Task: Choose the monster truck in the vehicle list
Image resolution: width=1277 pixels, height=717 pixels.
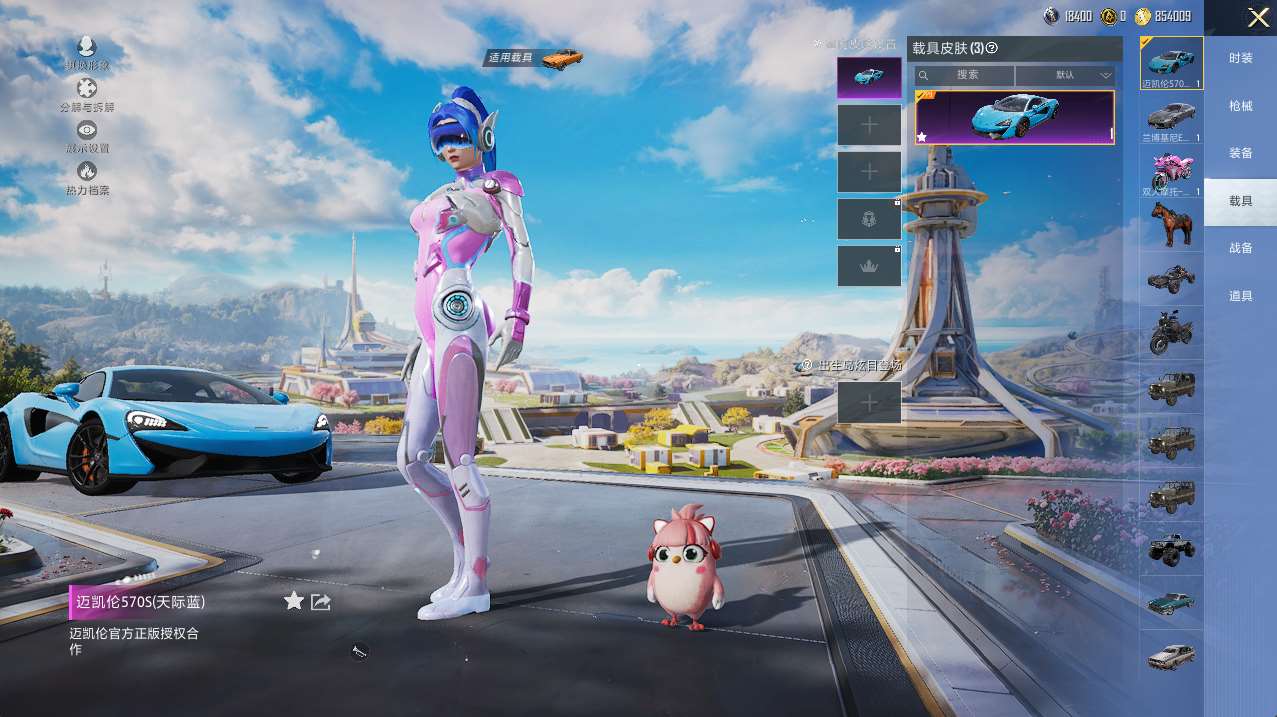Action: coord(1171,547)
